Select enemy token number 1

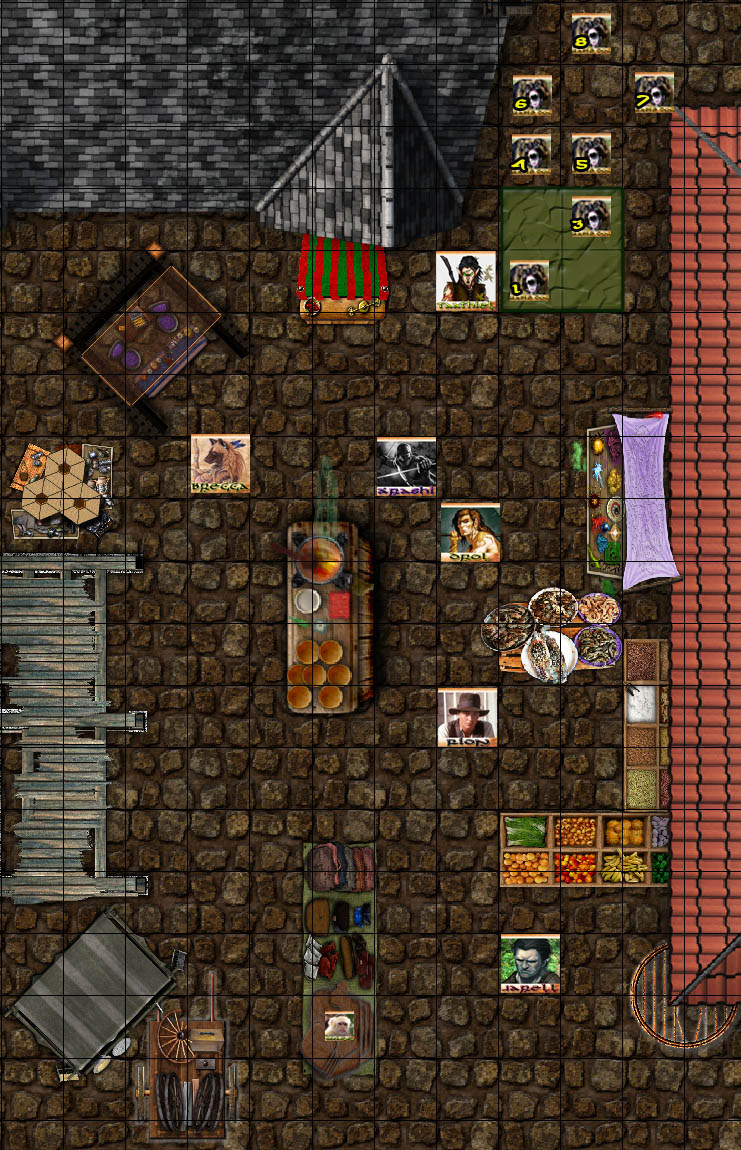[x=530, y=281]
